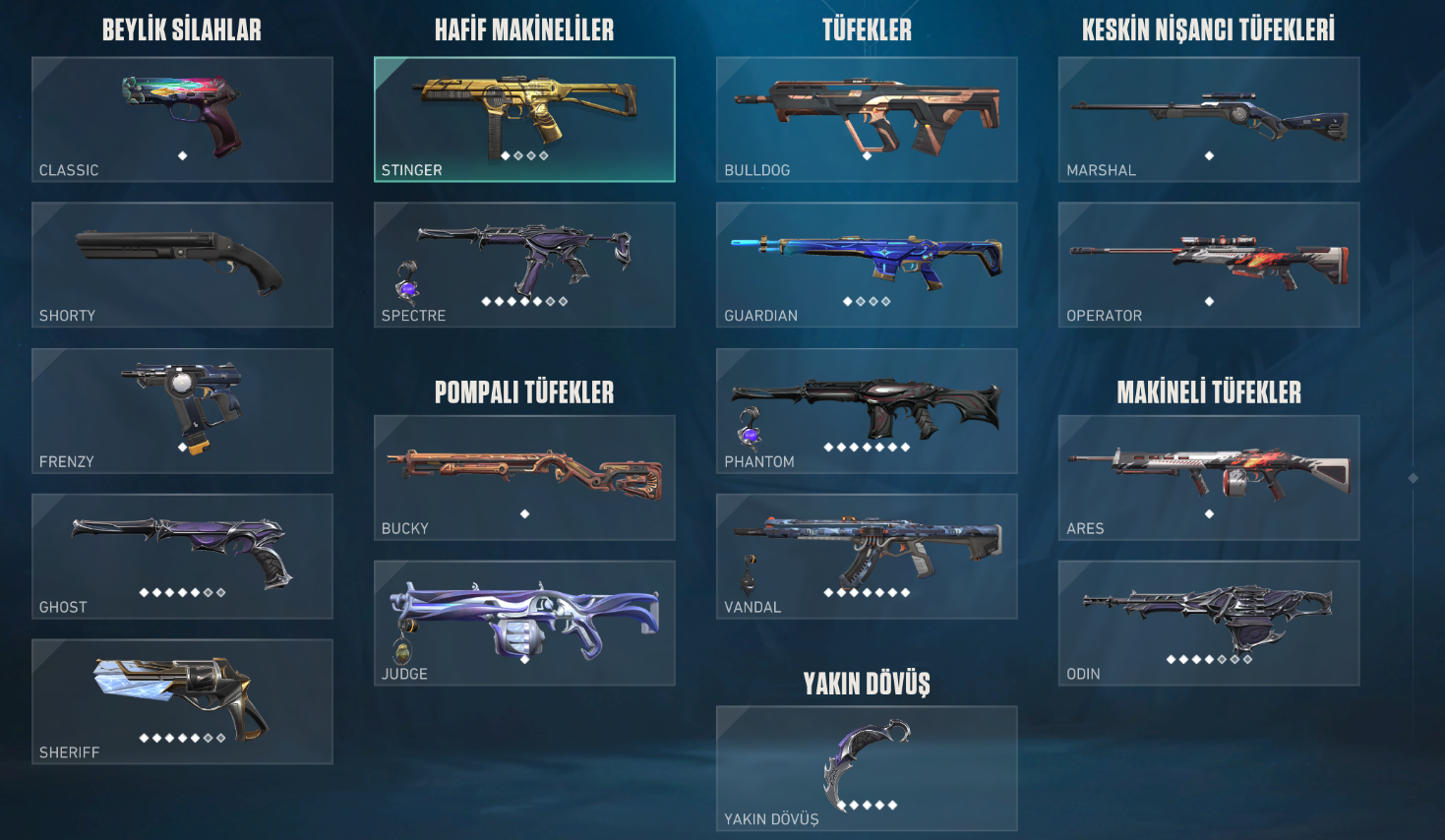
Task: Click the KESKİN NİŞANCI TÜFEKLERİ heading
Action: tap(1208, 29)
